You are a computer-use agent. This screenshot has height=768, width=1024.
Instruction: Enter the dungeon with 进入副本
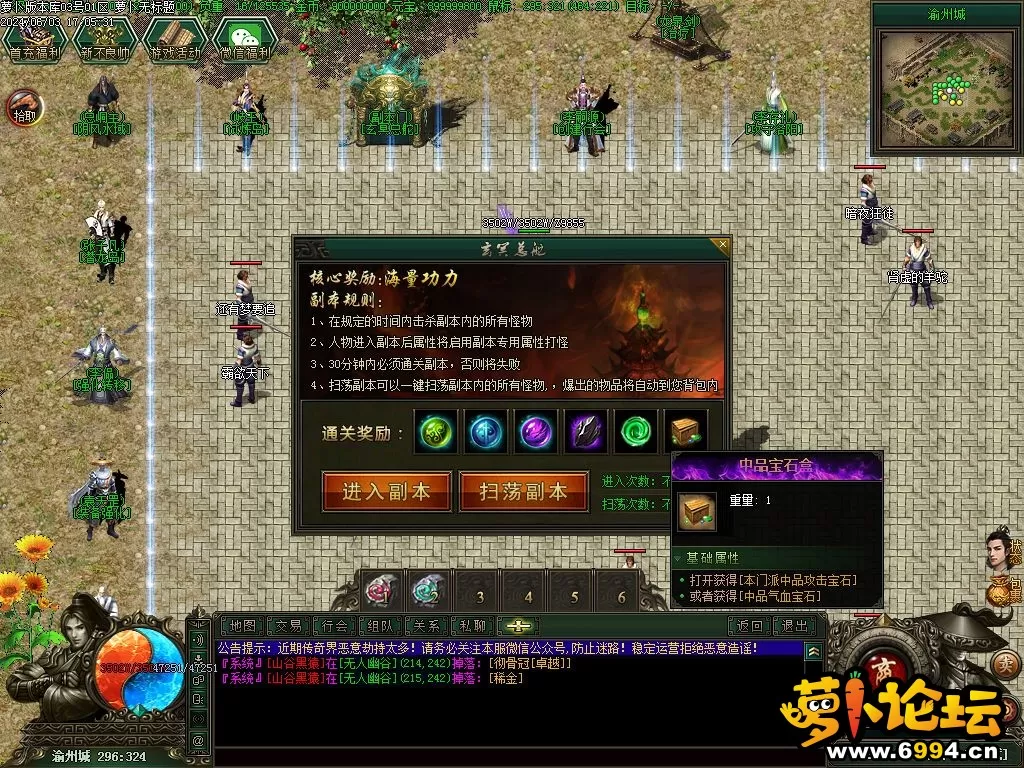pyautogui.click(x=386, y=491)
